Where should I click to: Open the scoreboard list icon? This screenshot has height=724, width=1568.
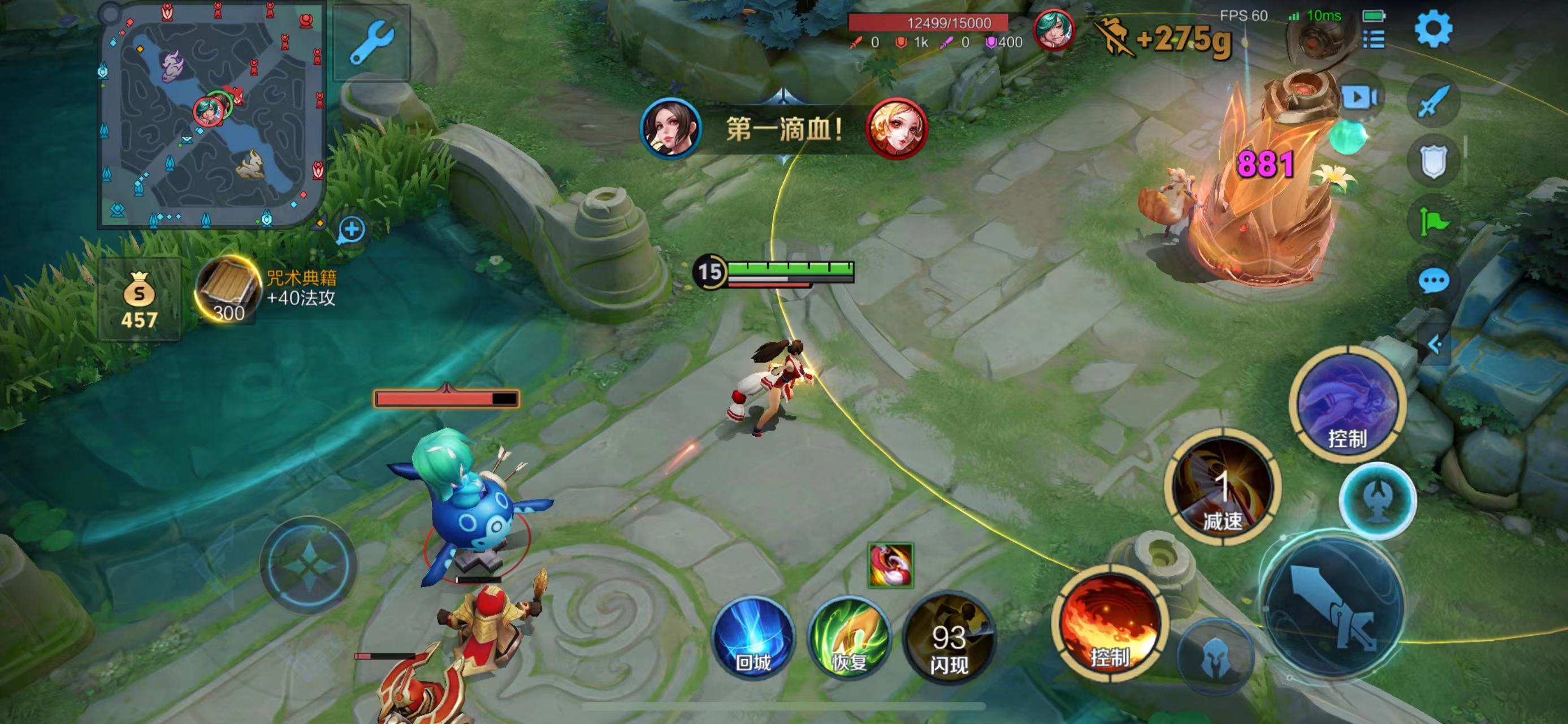(1374, 39)
